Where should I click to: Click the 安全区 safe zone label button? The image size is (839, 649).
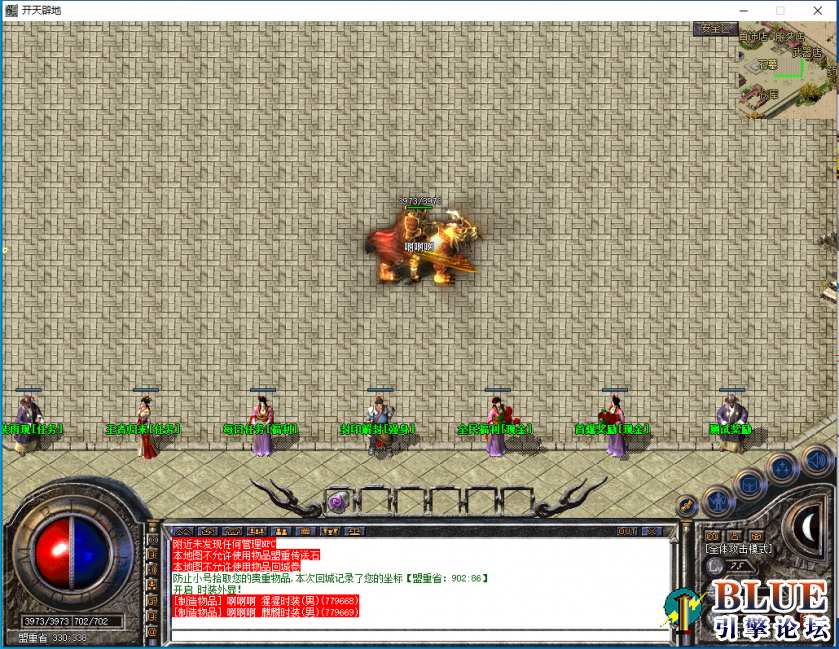715,29
